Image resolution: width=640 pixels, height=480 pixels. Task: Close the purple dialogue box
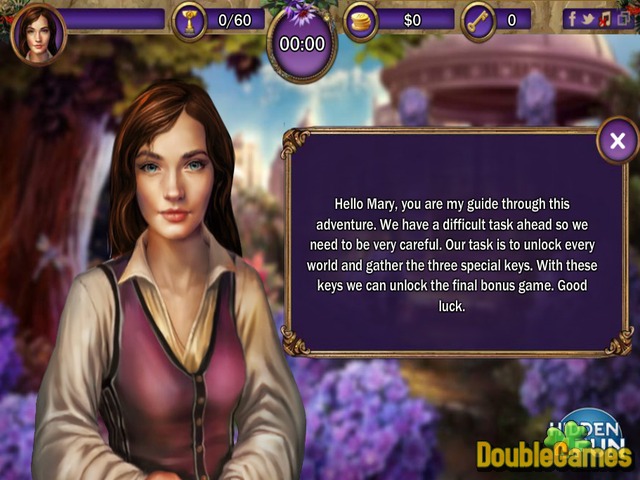pos(617,141)
